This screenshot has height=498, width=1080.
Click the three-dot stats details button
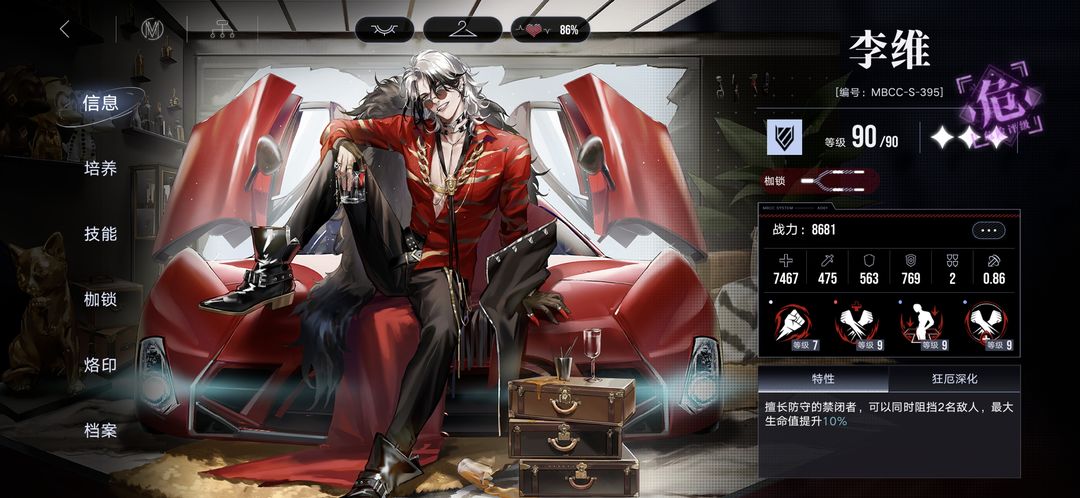coord(989,230)
